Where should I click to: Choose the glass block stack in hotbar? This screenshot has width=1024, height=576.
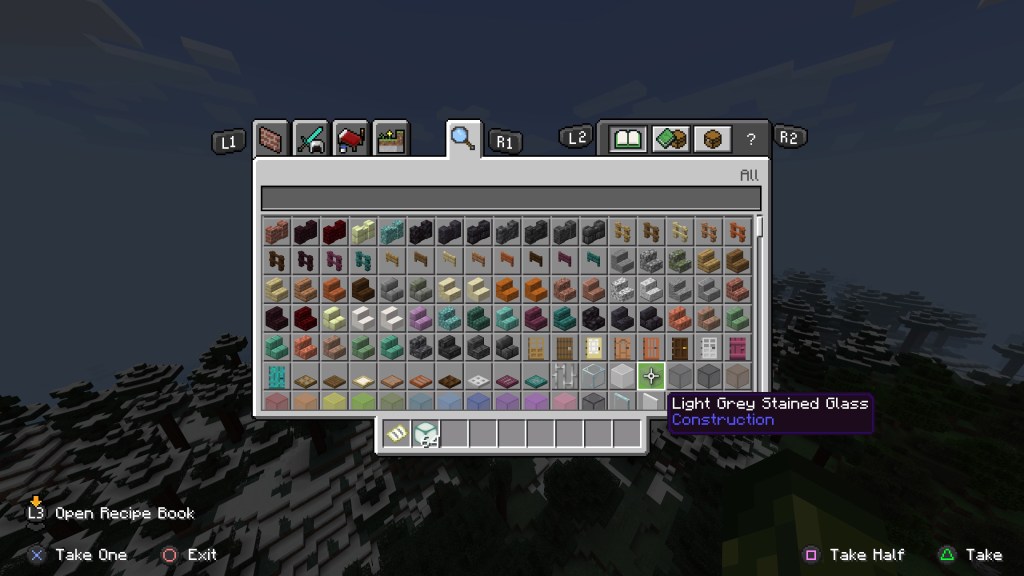pyautogui.click(x=426, y=434)
